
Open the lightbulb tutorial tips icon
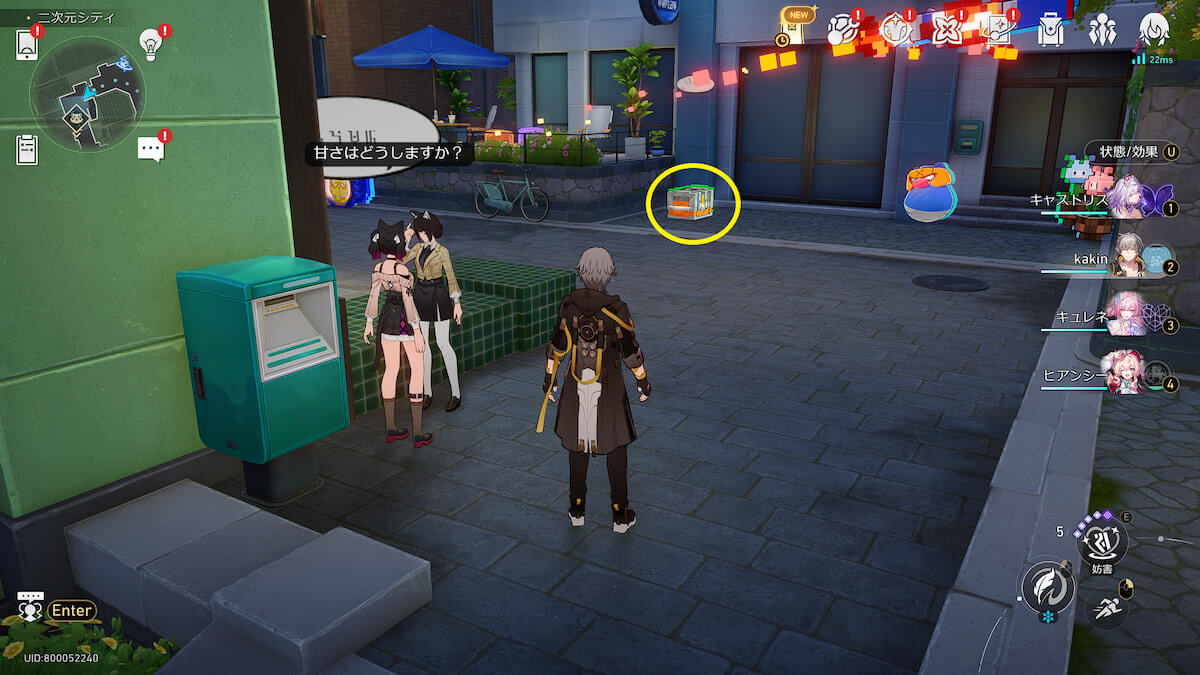click(151, 43)
